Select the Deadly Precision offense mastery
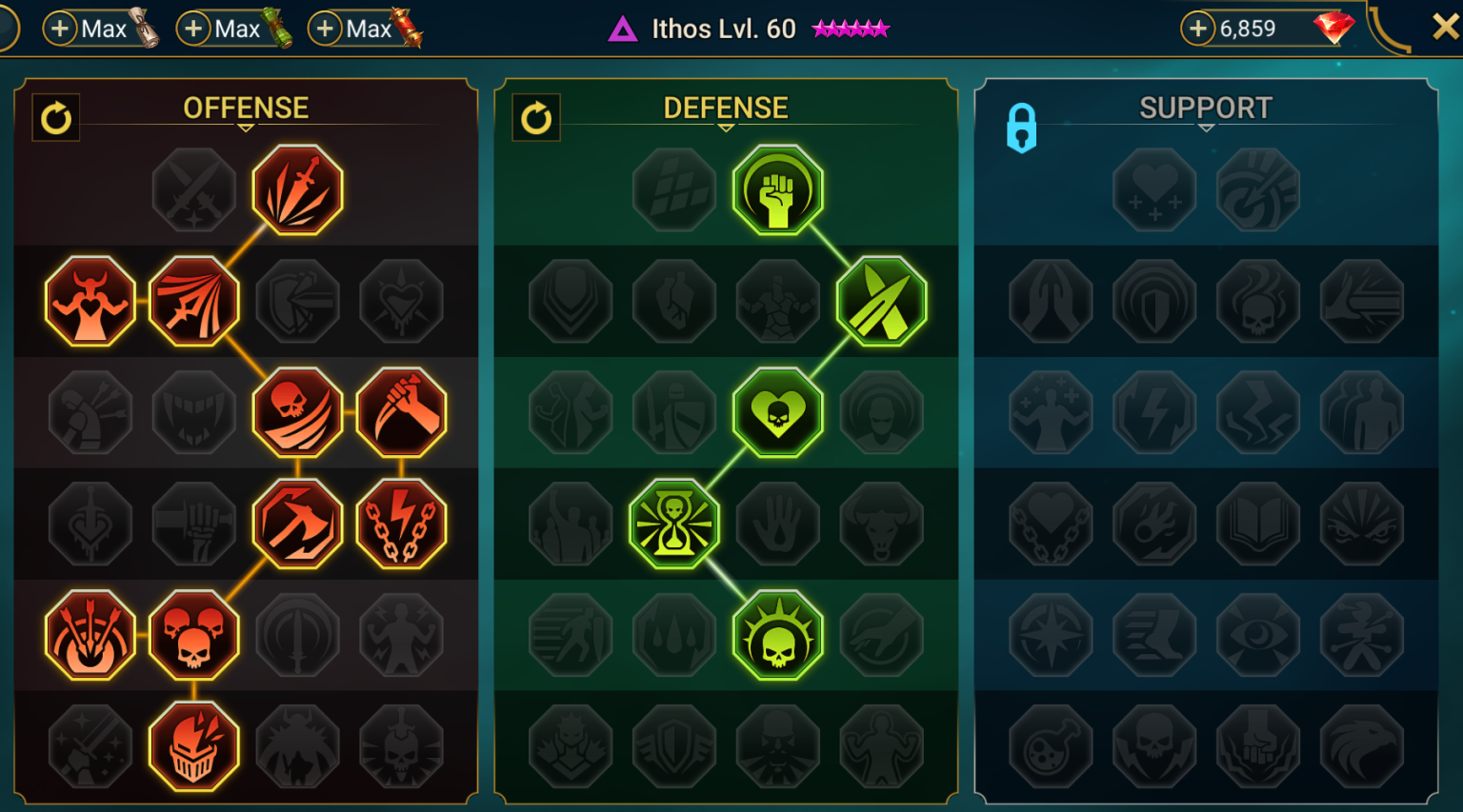The image size is (1463, 812). (x=296, y=188)
